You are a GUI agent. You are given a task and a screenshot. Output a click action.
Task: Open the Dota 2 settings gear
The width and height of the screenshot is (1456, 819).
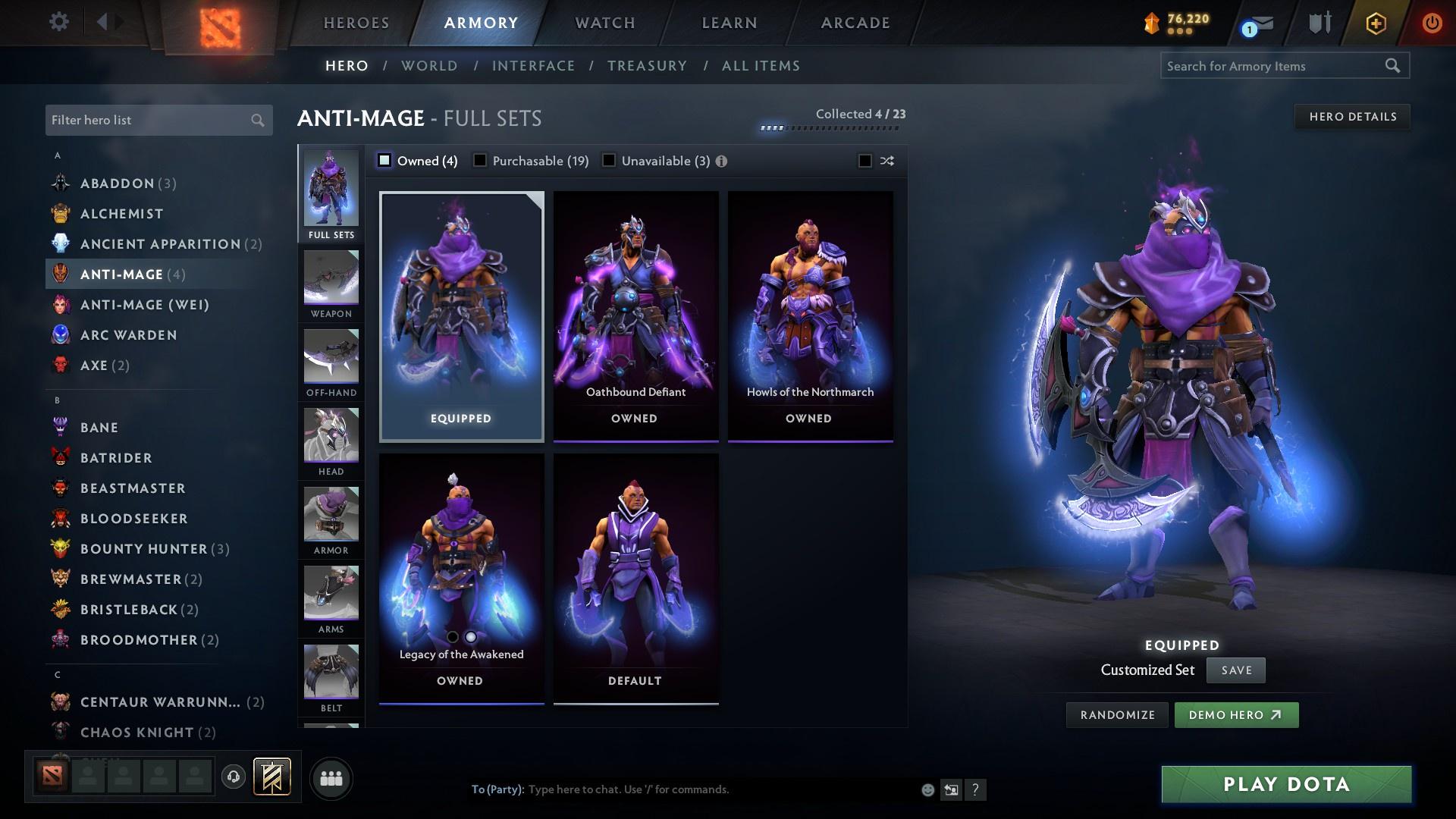coord(58,22)
